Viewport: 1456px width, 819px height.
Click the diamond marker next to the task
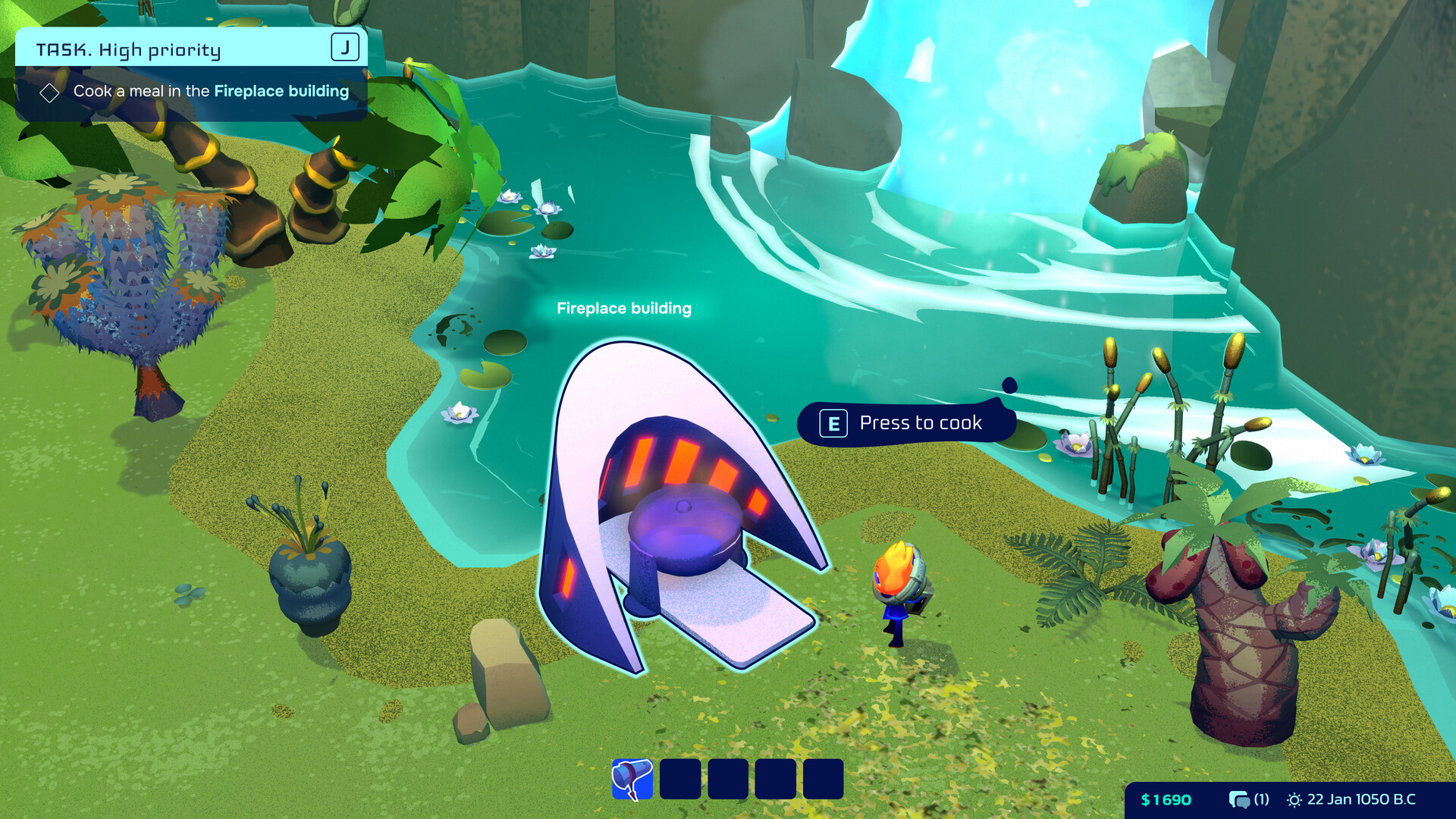coord(50,92)
